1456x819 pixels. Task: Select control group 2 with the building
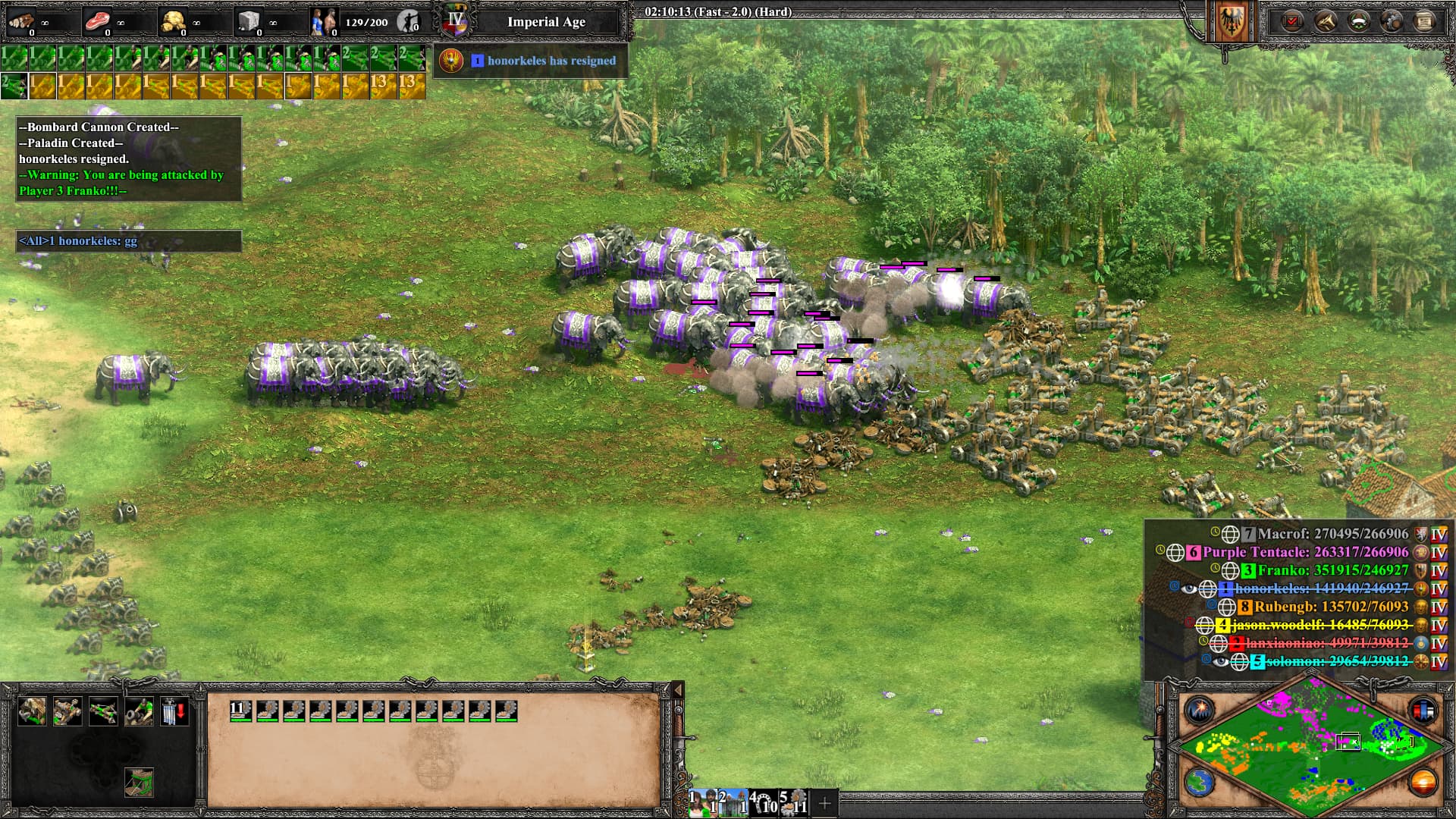coord(733,803)
